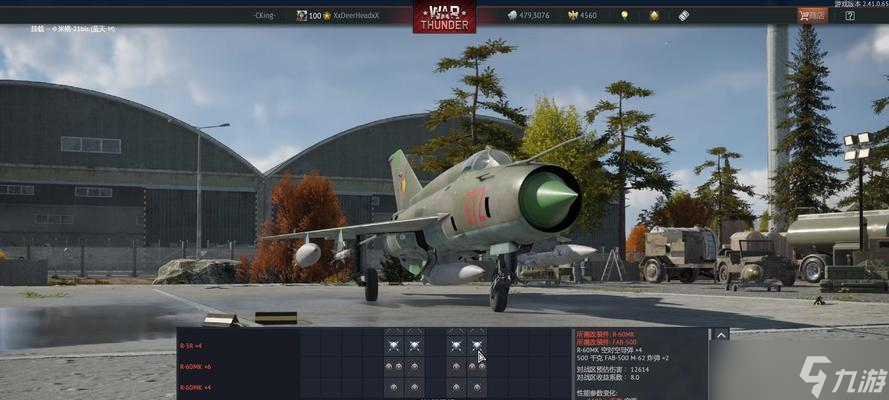
Task: Select the R-60MK ×6 loadout row
Action: [x=193, y=367]
